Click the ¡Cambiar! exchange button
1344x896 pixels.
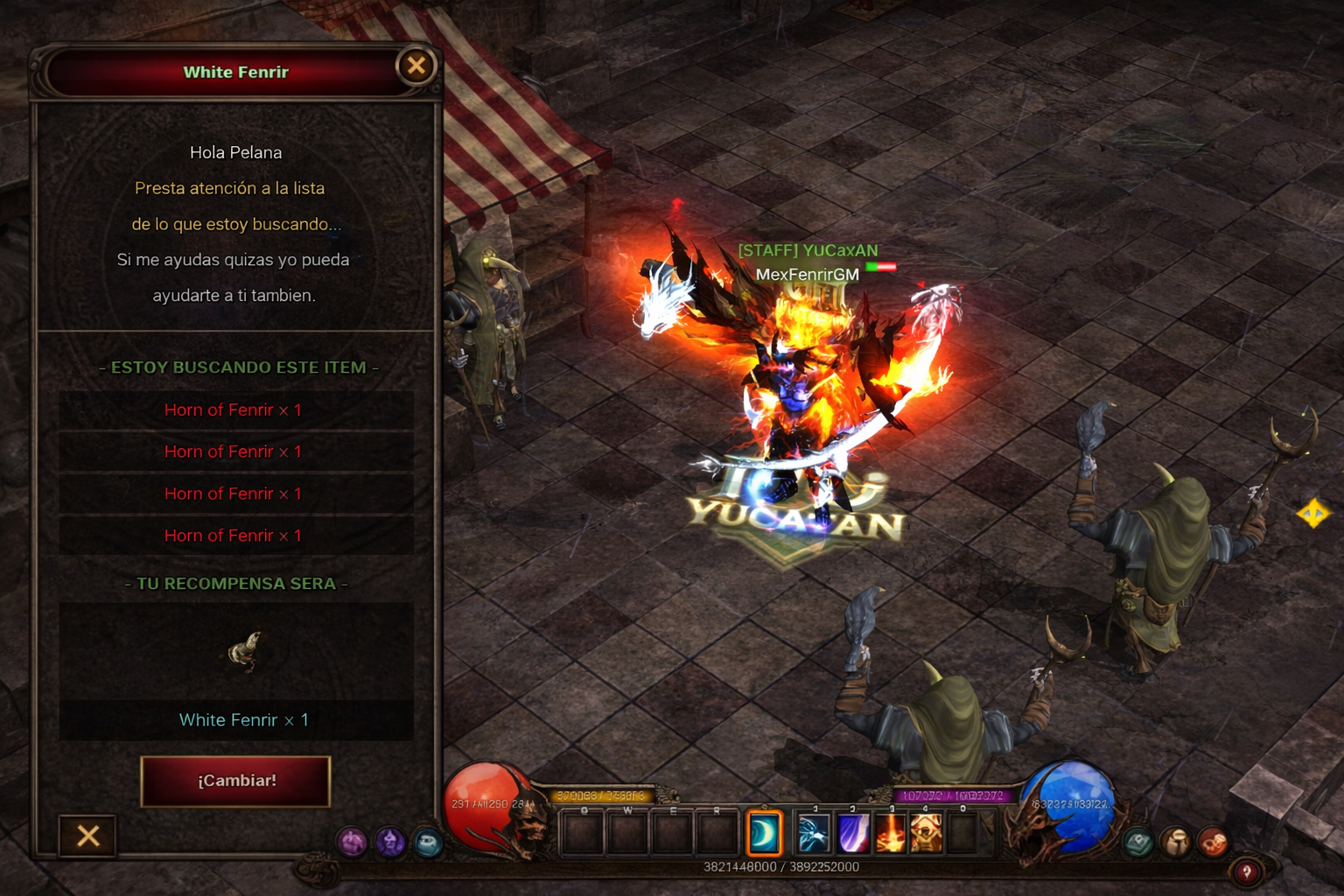click(235, 780)
